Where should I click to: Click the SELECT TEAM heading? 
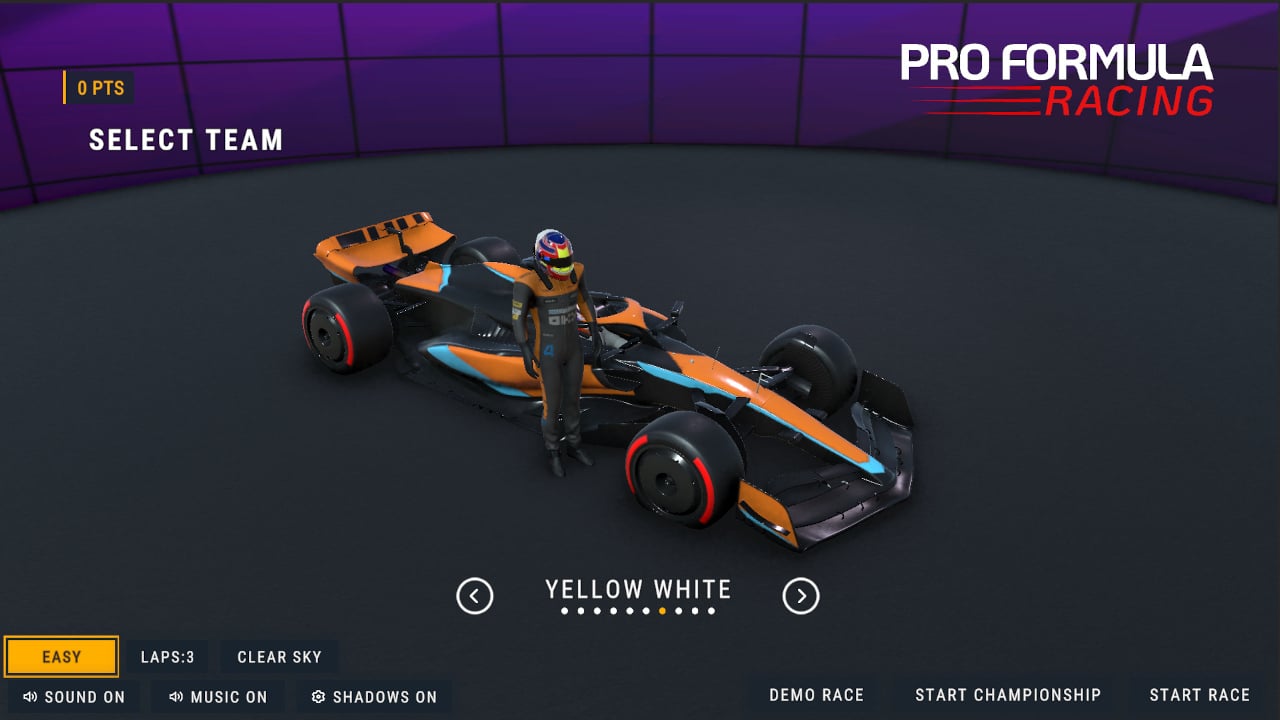click(186, 140)
